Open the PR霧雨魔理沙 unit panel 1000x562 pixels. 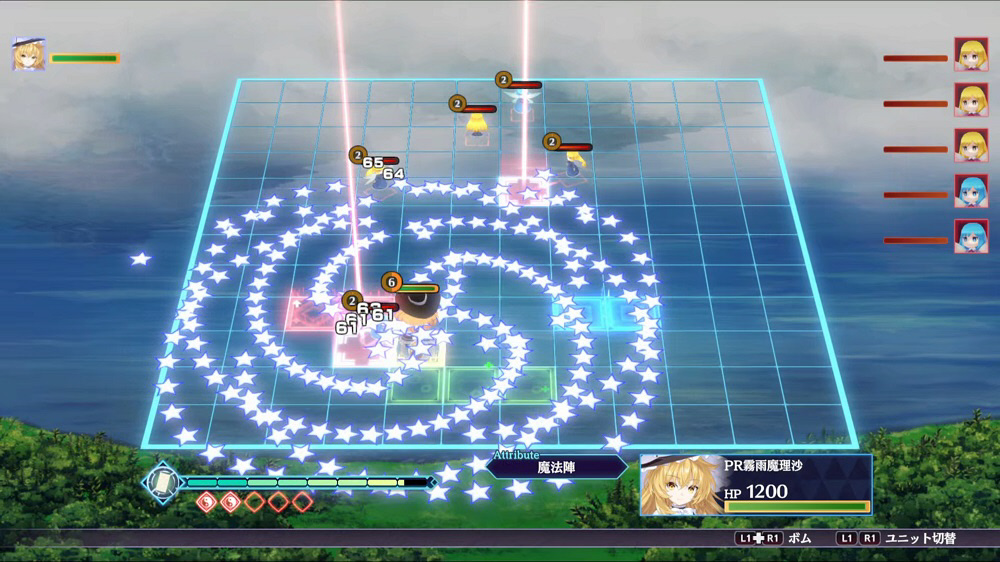(756, 484)
